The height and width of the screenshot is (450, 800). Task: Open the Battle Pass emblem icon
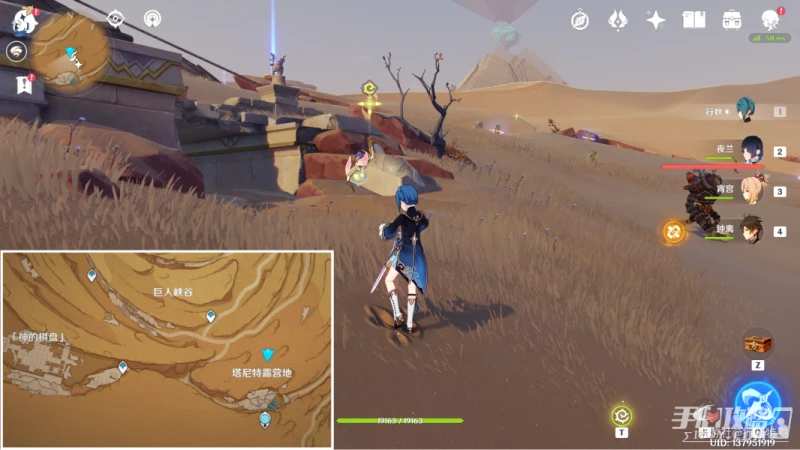point(618,20)
